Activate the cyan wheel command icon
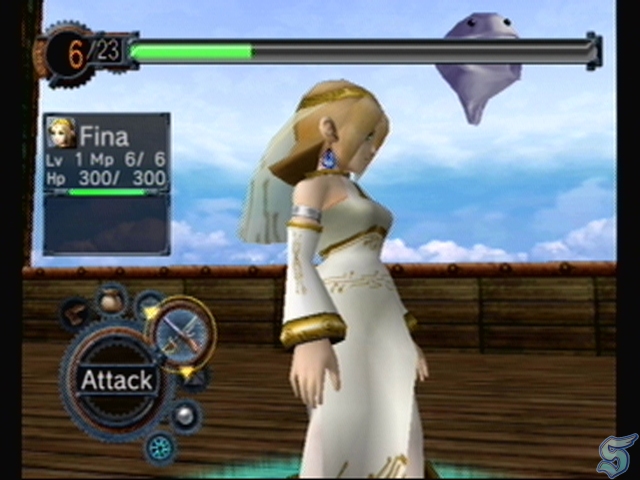 158,447
